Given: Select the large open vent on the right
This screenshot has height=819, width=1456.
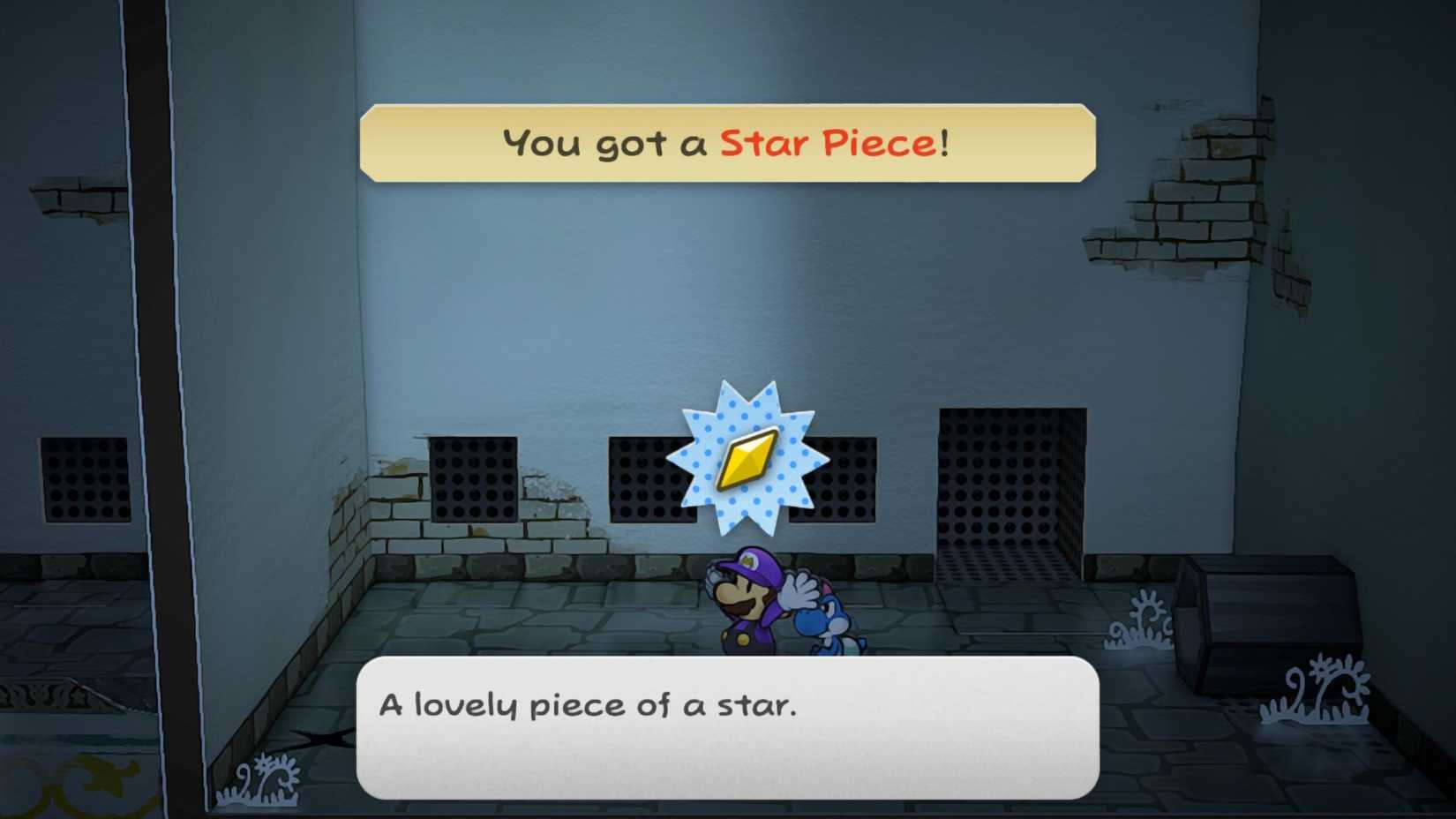Looking at the screenshot, I should tap(1010, 481).
